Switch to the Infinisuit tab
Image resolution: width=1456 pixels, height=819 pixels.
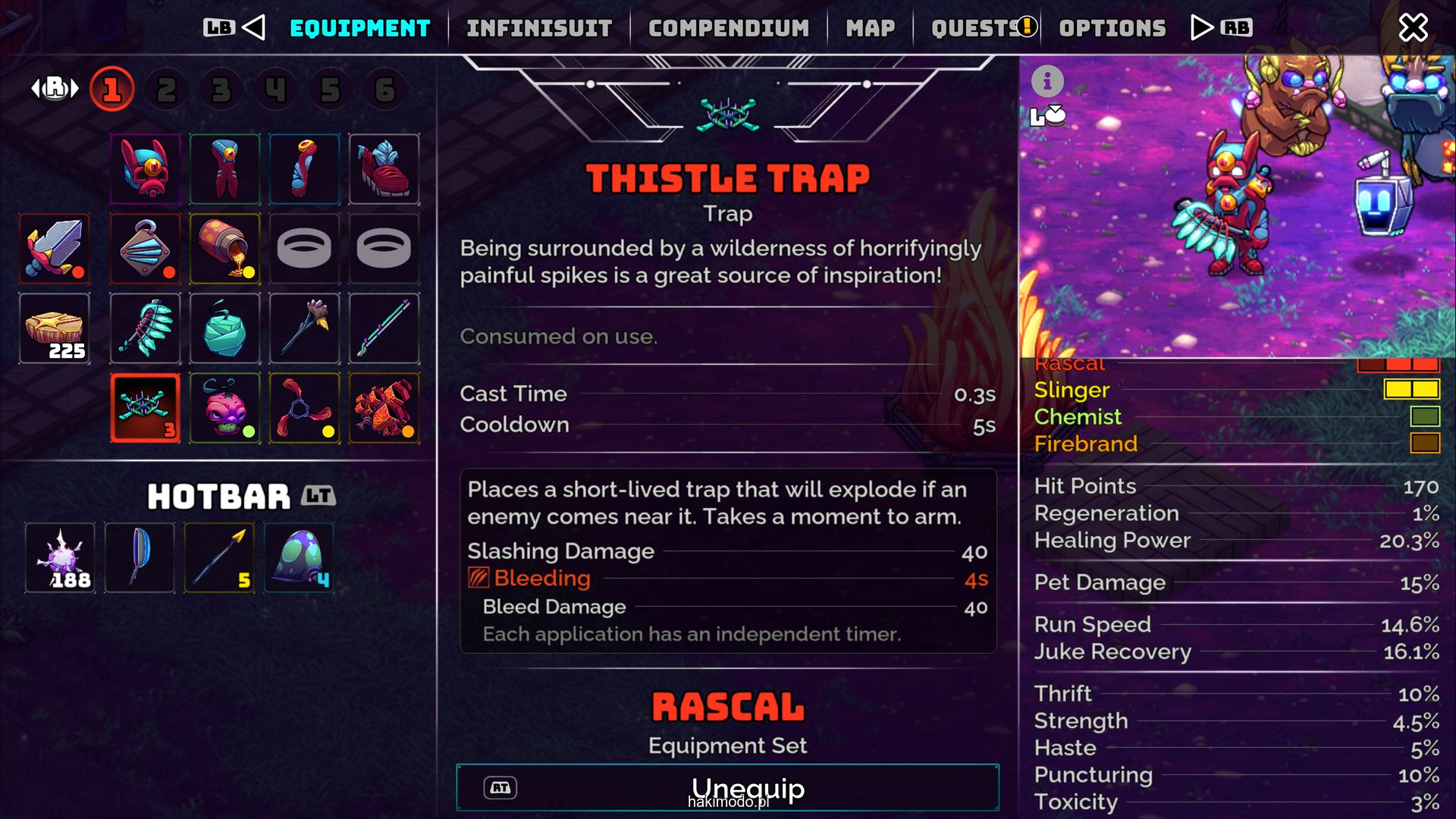(x=539, y=28)
